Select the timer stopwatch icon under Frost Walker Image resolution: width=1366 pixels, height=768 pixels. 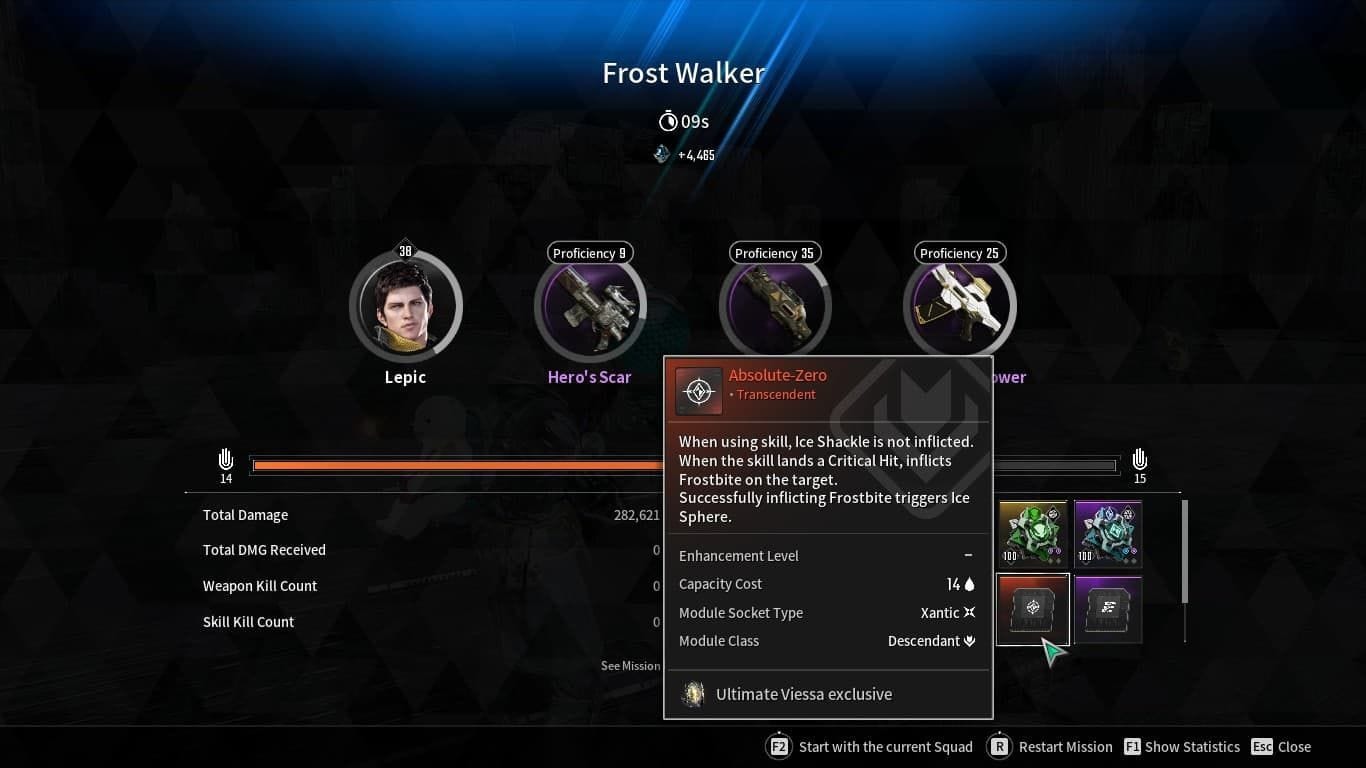click(668, 121)
